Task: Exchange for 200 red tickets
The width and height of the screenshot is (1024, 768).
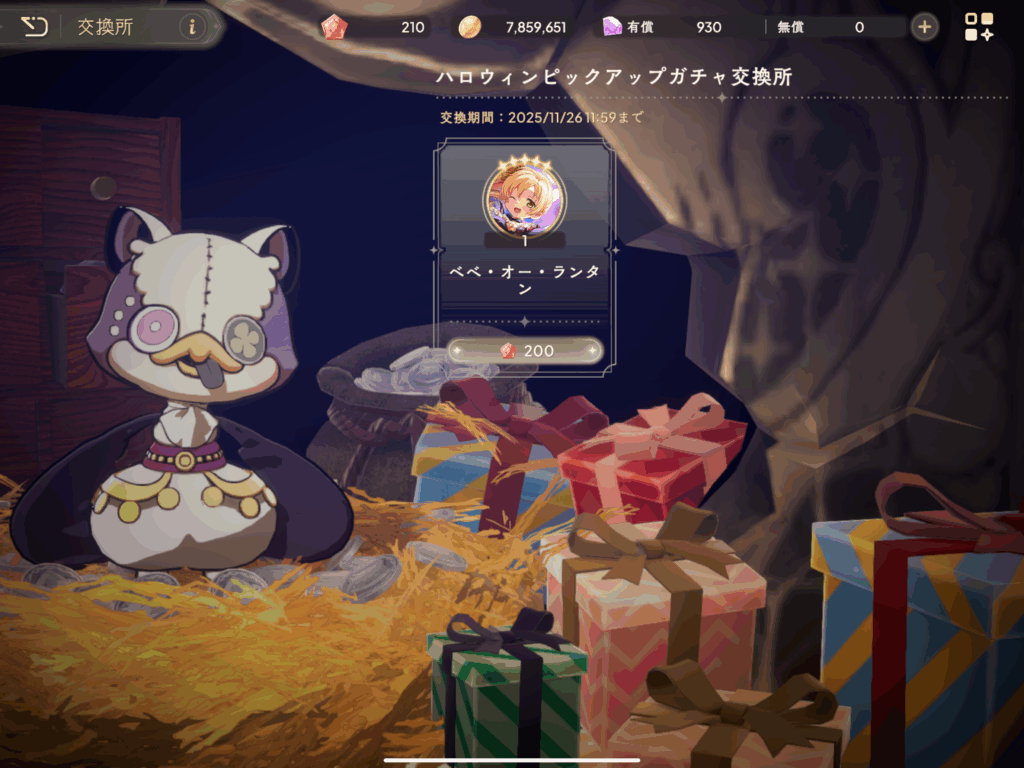Action: [x=524, y=351]
